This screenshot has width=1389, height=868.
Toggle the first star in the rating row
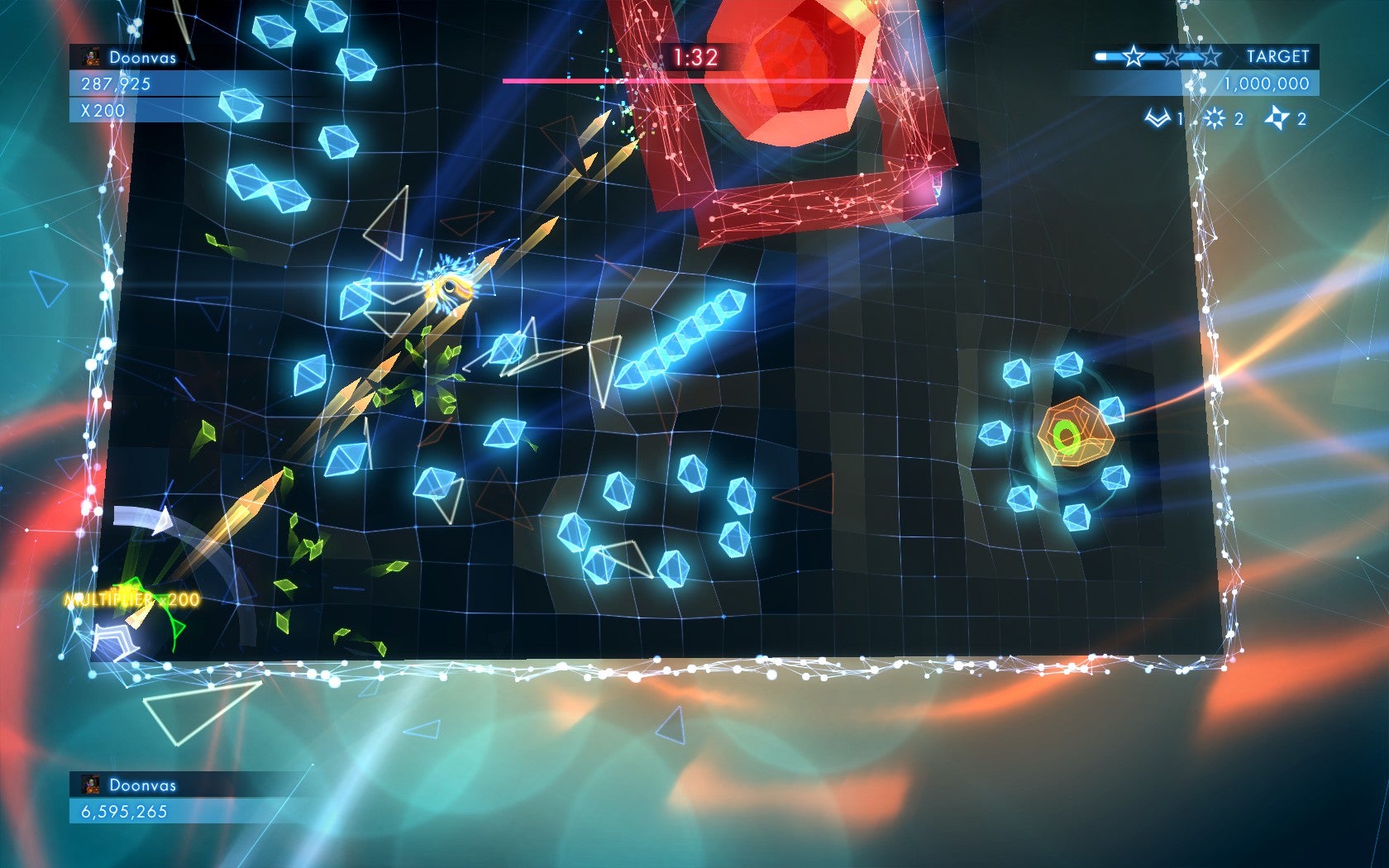tap(1134, 56)
